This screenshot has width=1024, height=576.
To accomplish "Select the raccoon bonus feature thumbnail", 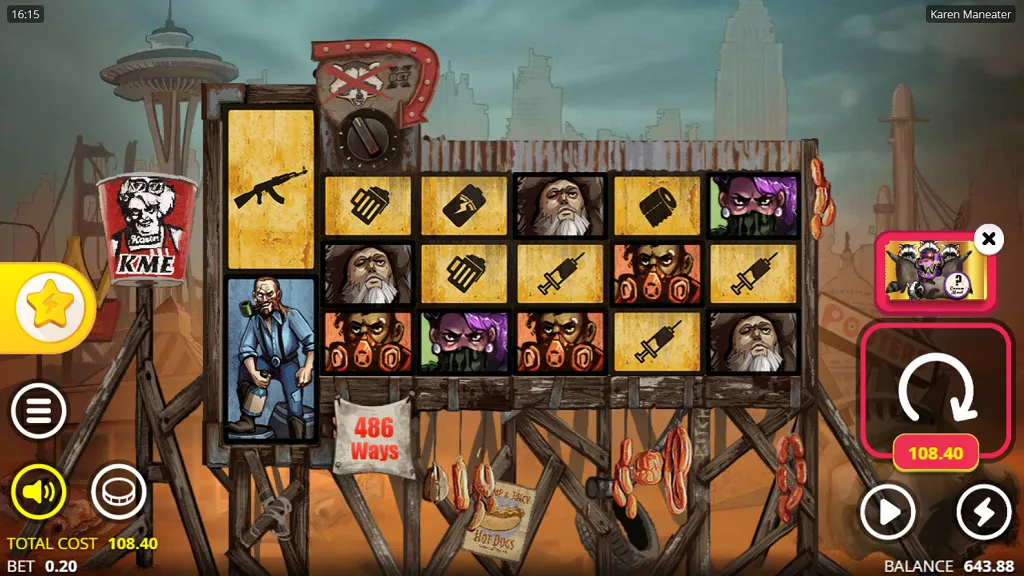I will click(x=932, y=273).
